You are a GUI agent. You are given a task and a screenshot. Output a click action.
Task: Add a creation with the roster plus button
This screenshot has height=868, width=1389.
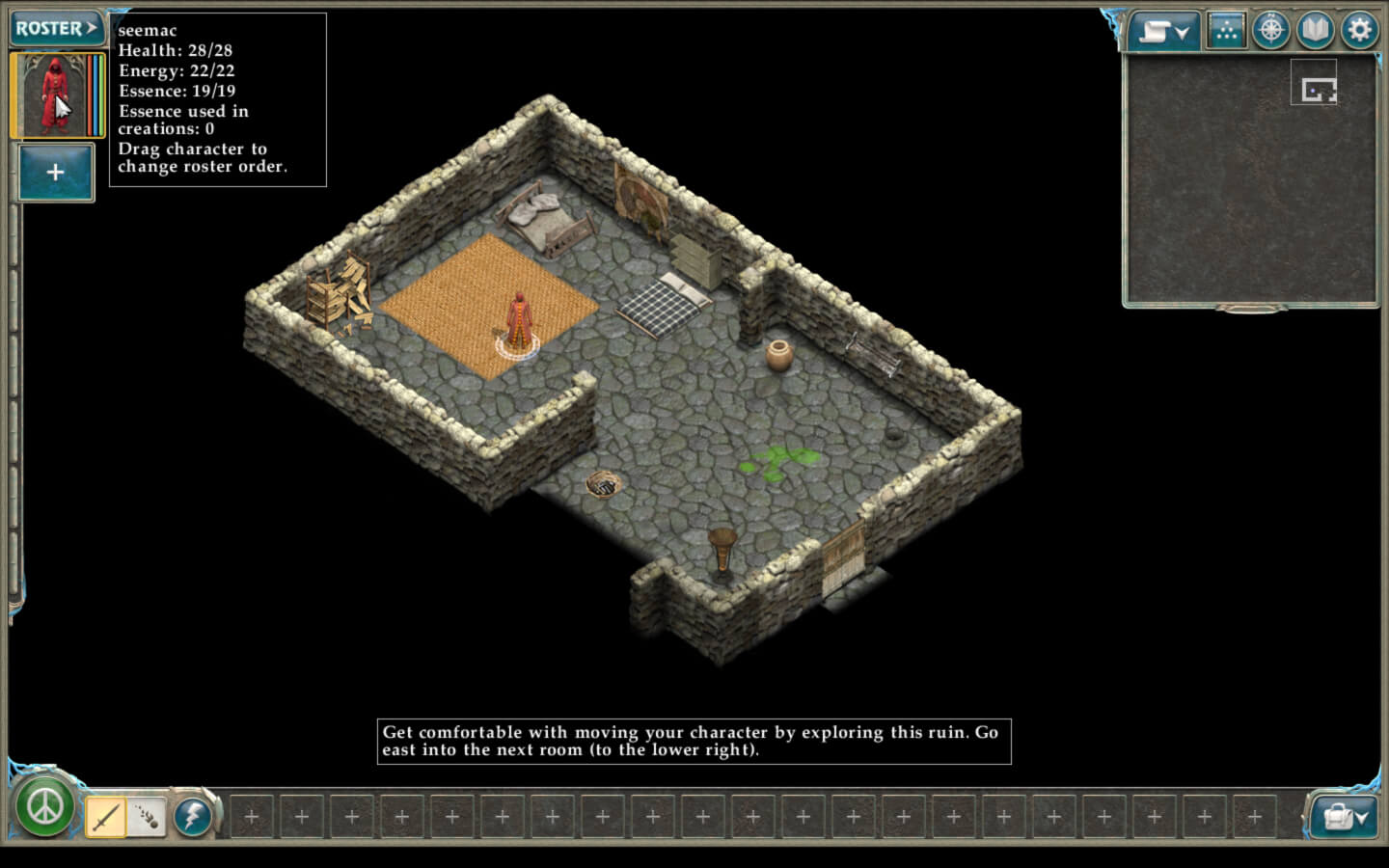(x=56, y=173)
